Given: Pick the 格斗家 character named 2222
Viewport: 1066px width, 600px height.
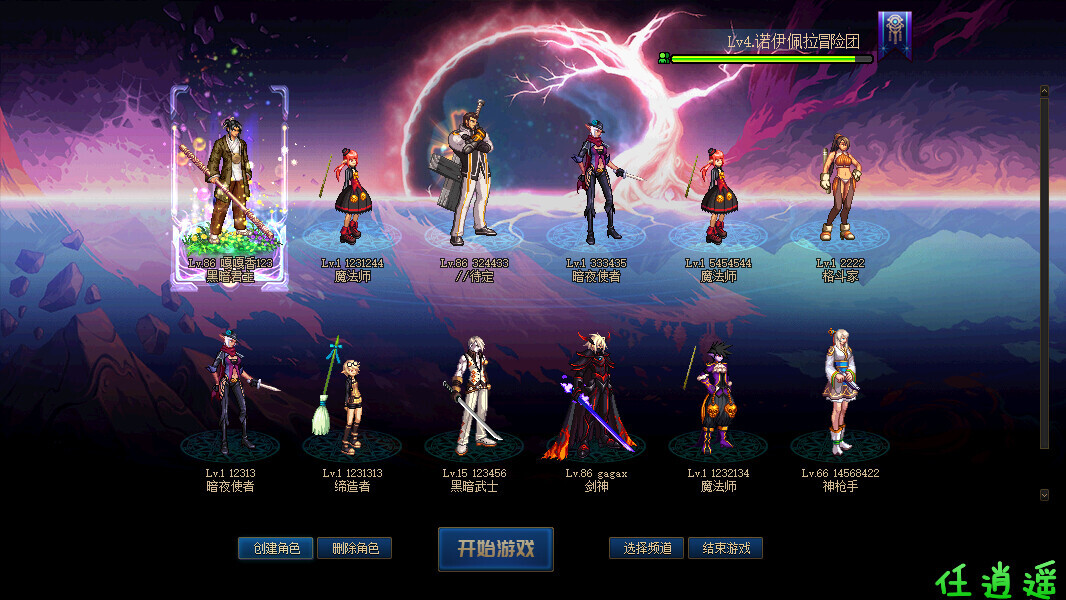Looking at the screenshot, I should pyautogui.click(x=840, y=195).
